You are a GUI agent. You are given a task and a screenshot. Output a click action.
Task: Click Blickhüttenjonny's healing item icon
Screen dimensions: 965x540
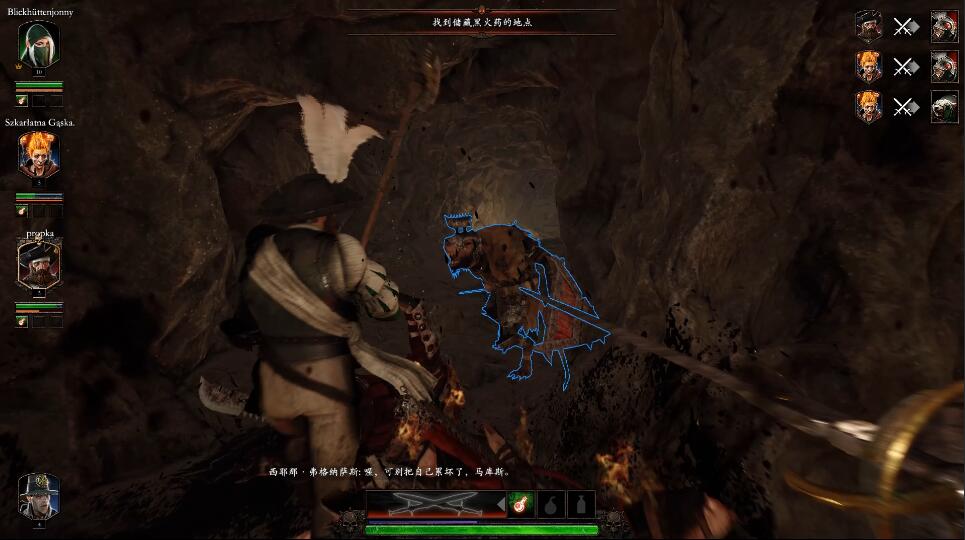click(x=21, y=100)
